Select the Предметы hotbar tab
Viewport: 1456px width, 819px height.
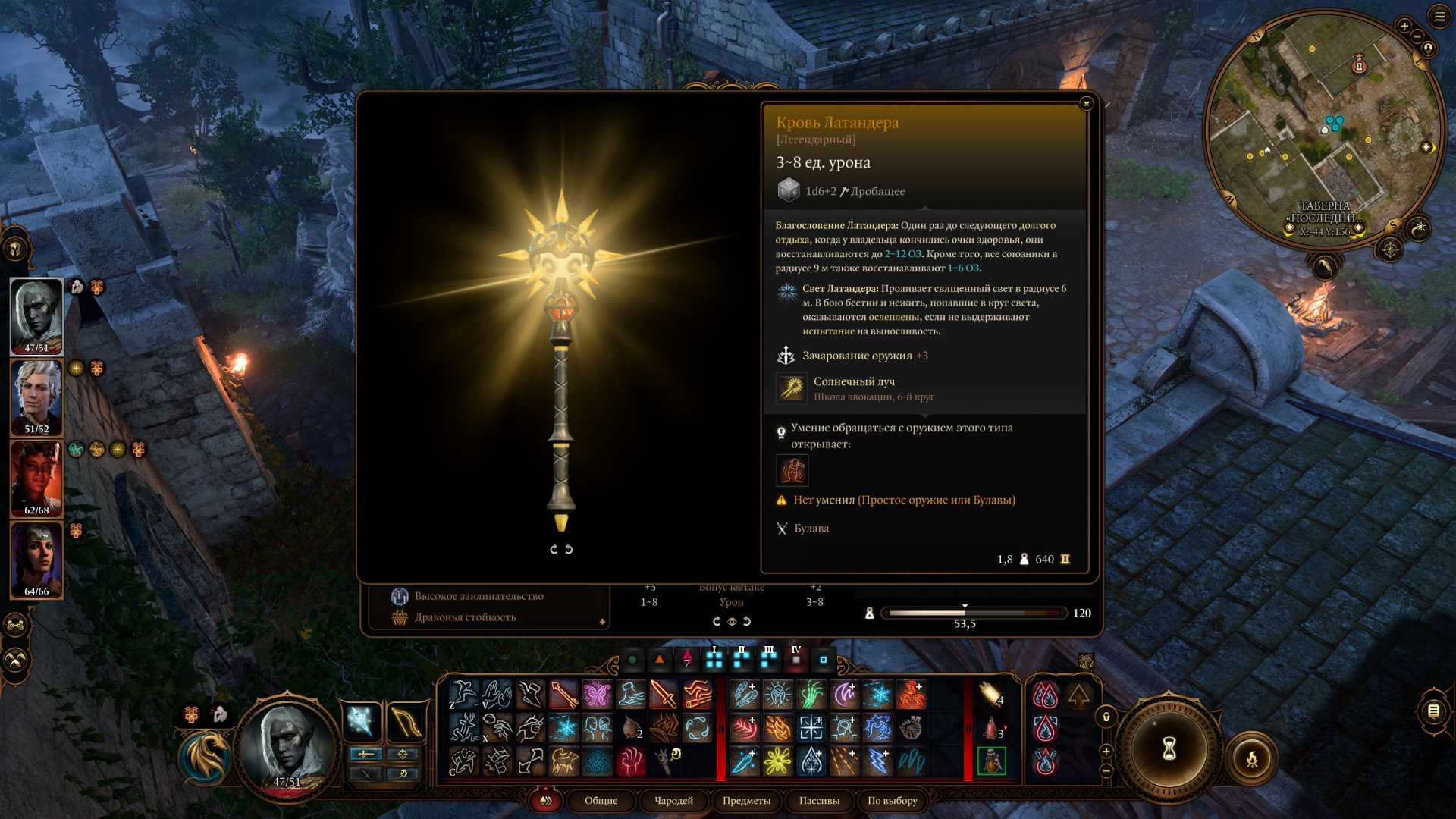(x=746, y=800)
